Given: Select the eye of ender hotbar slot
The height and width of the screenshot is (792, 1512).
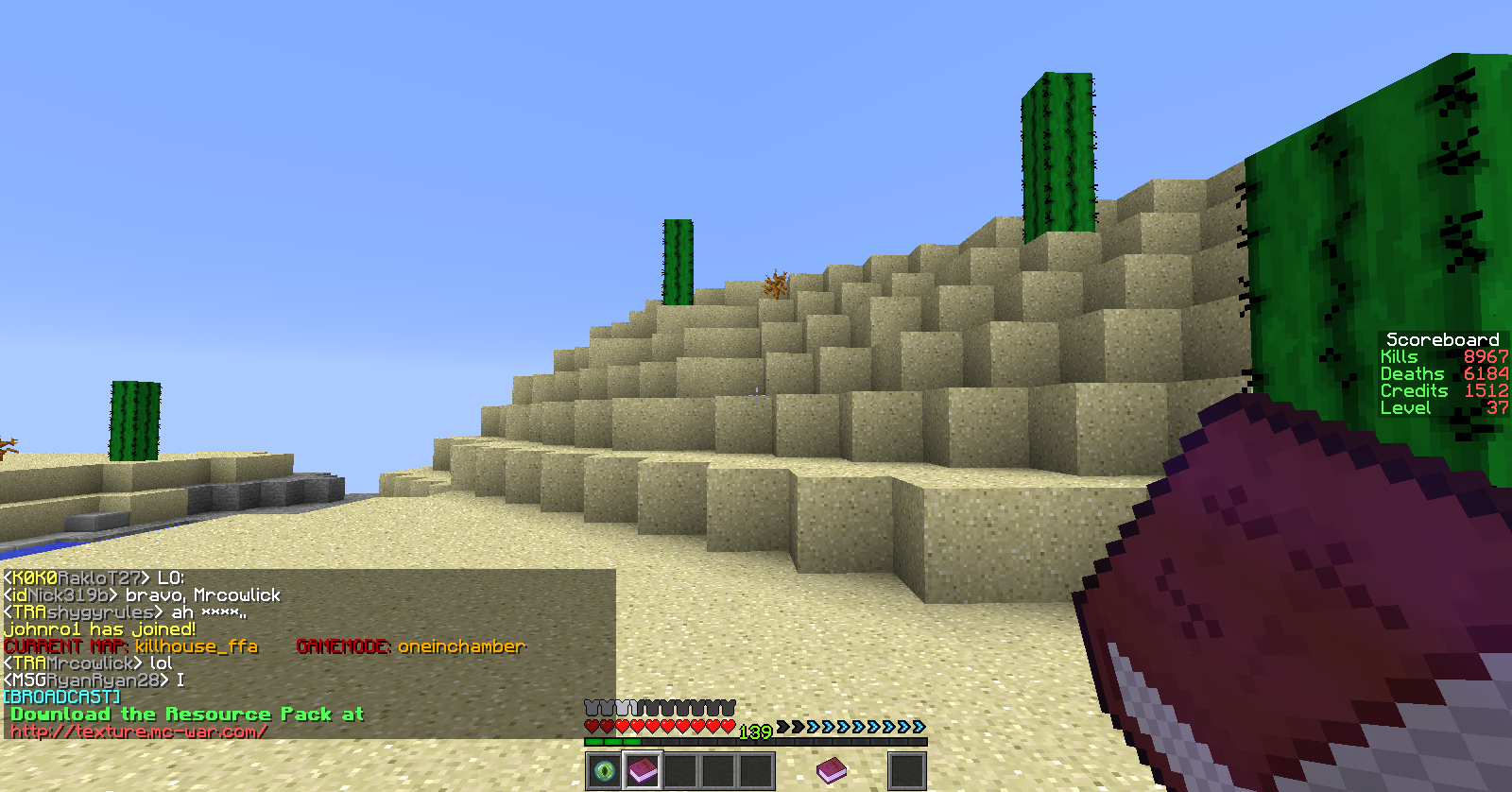Looking at the screenshot, I should [604, 771].
